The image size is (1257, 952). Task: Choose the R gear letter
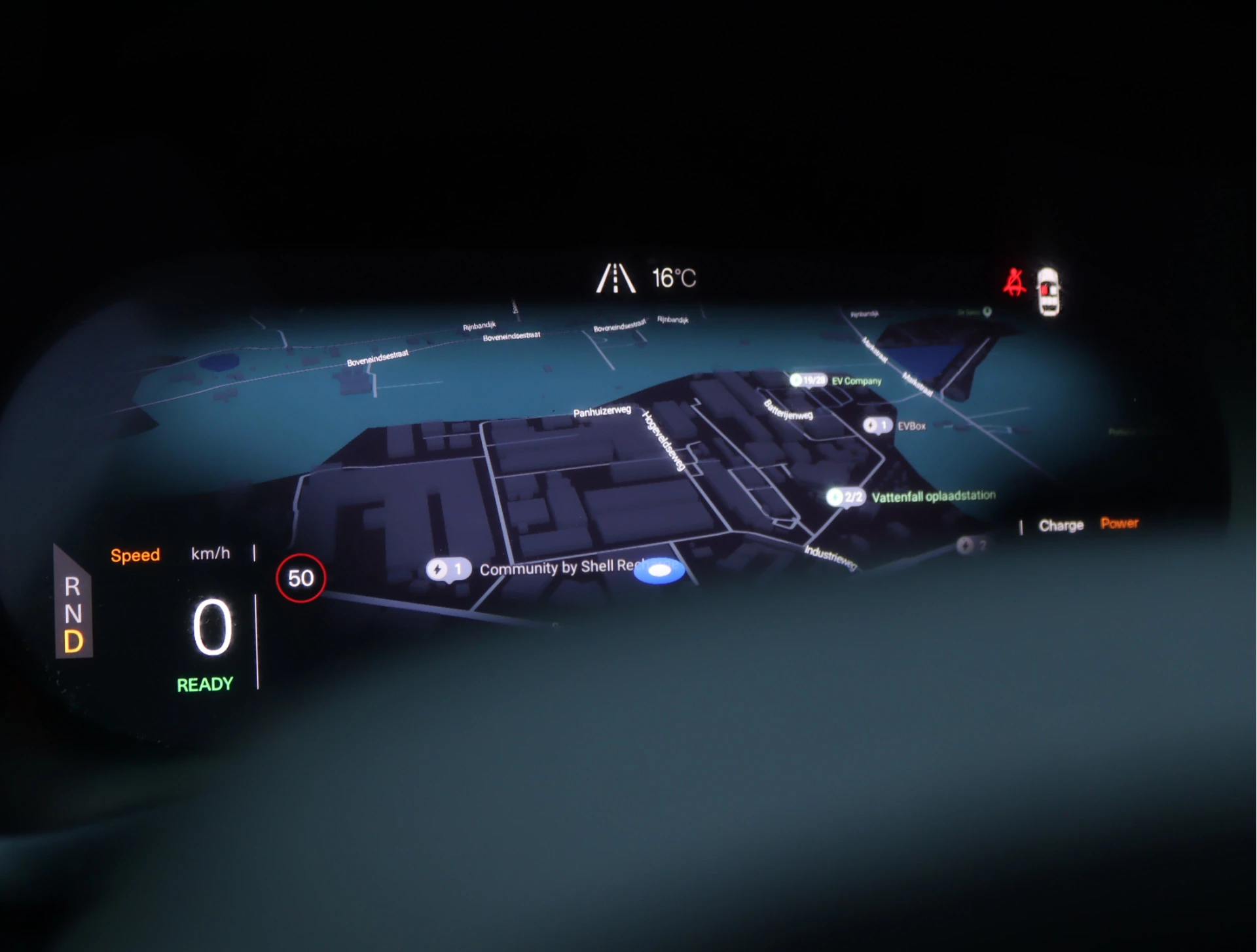(x=73, y=587)
